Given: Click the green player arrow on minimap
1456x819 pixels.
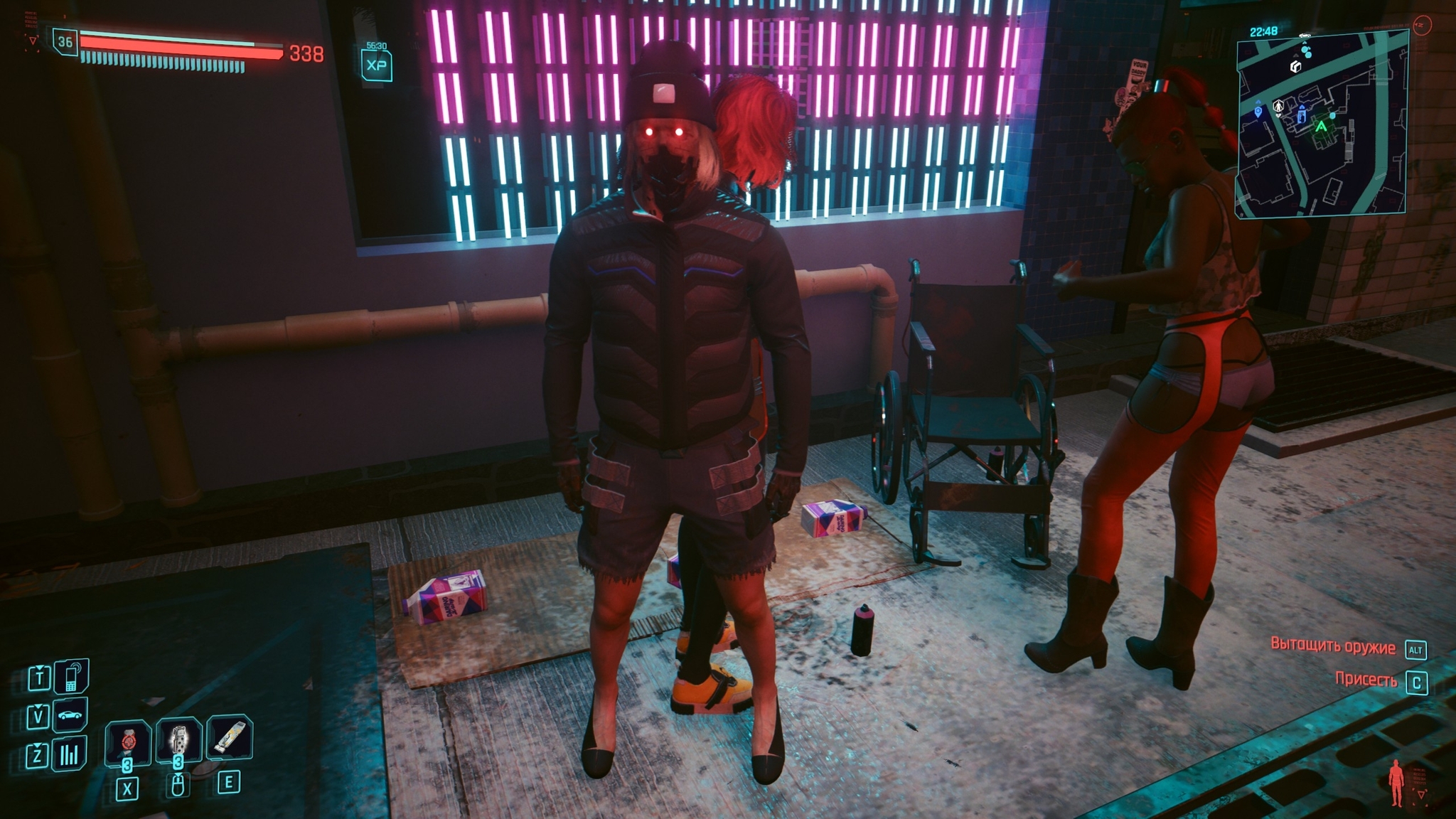Looking at the screenshot, I should [1321, 127].
